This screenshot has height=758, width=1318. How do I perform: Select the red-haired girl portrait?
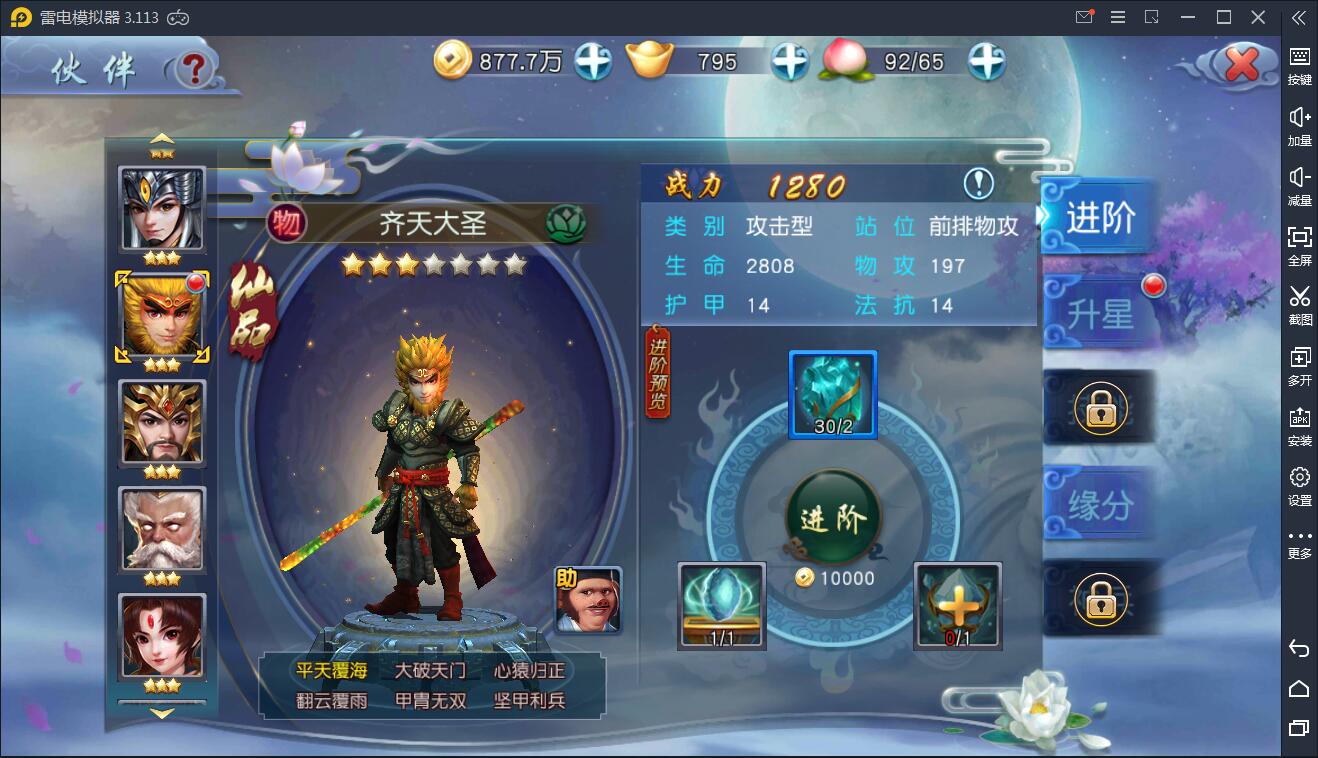[x=162, y=635]
